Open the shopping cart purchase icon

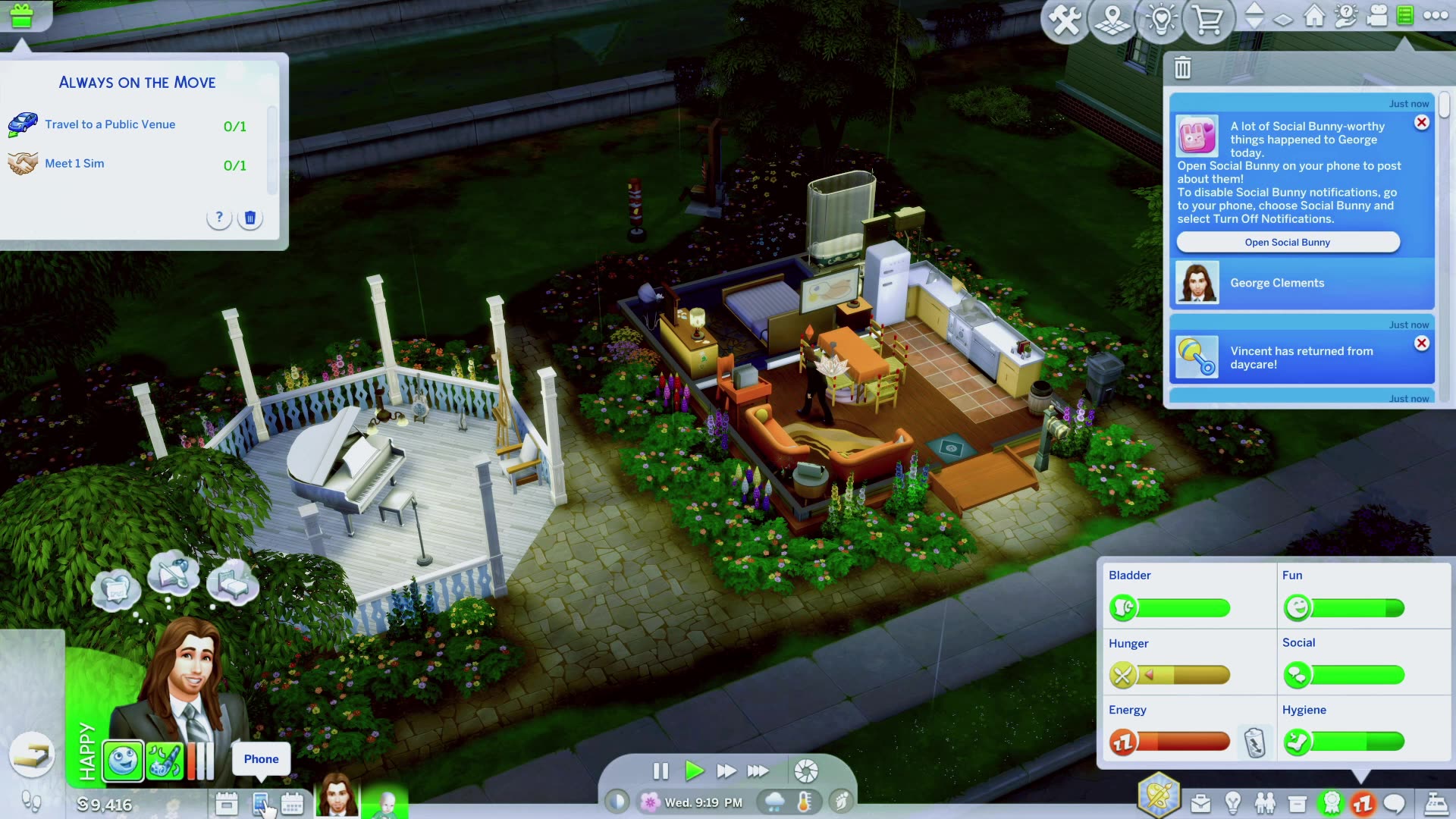[1208, 20]
